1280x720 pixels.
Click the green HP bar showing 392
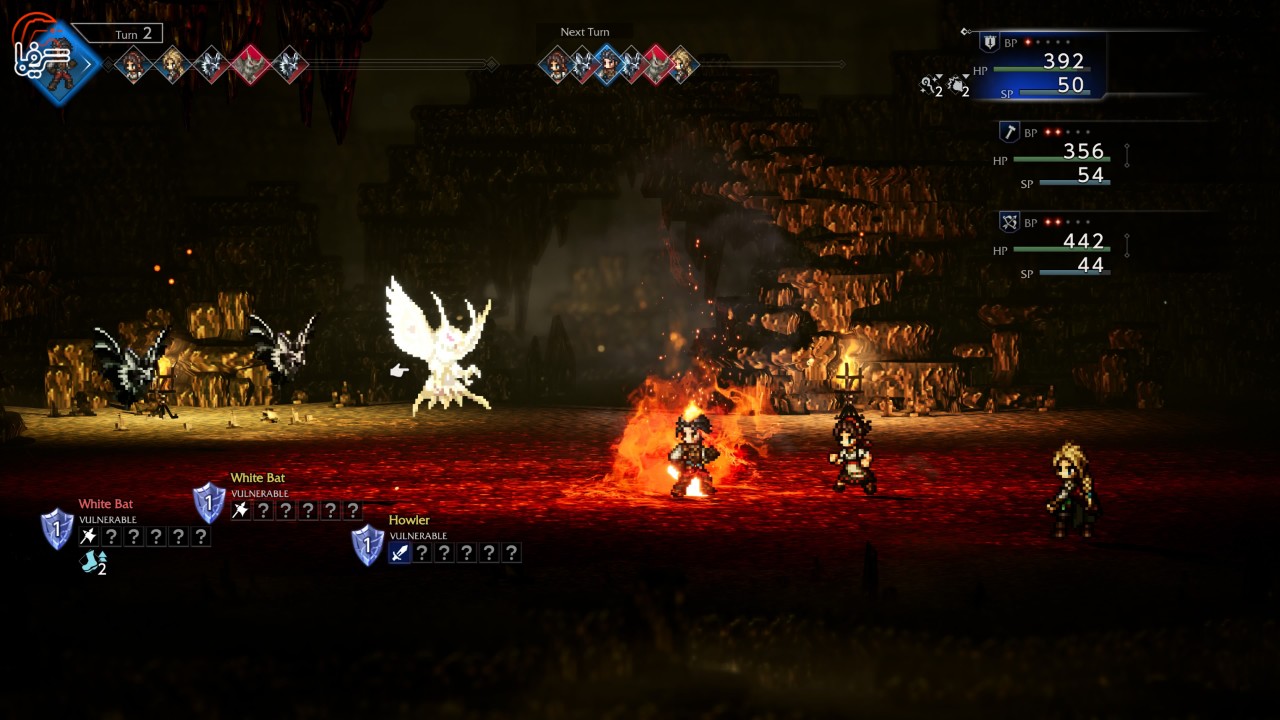1040,68
